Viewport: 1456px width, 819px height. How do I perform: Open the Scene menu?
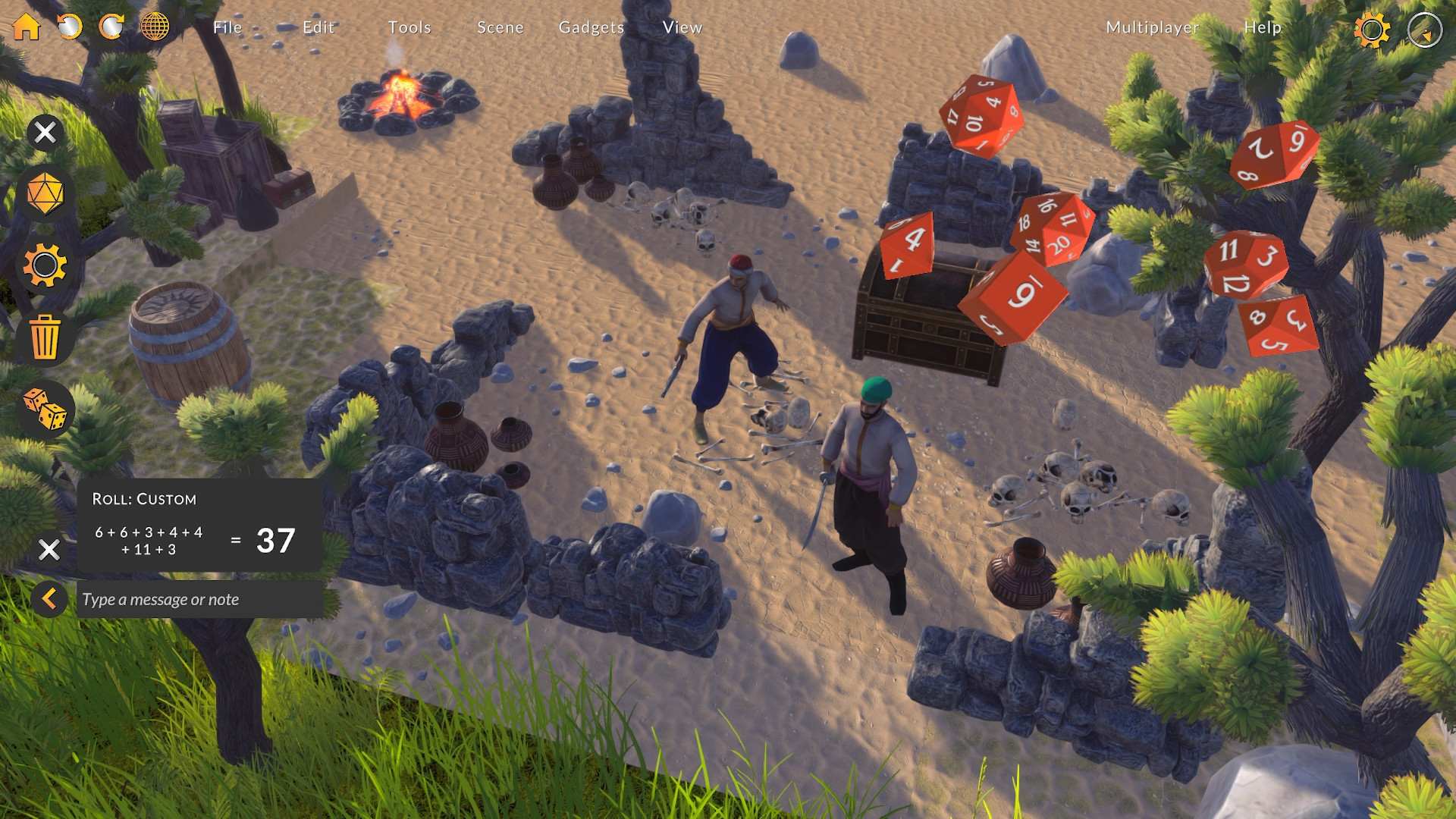pos(500,27)
